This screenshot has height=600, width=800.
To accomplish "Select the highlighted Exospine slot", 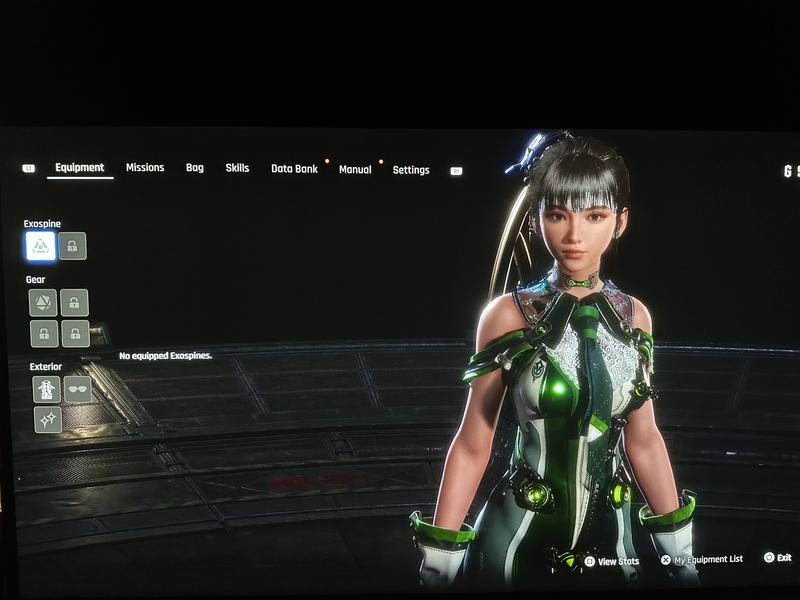I will (41, 246).
